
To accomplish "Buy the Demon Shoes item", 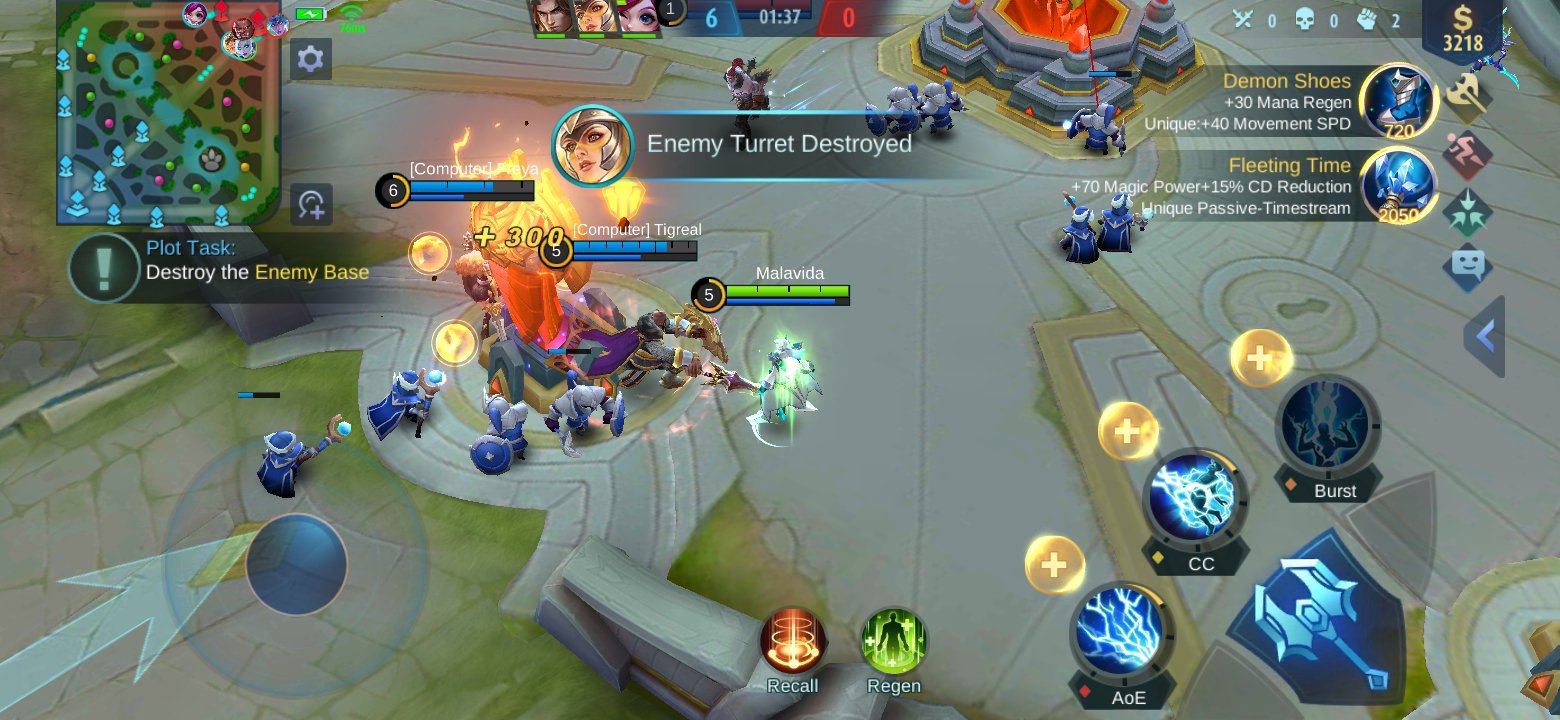I will pos(1400,100).
